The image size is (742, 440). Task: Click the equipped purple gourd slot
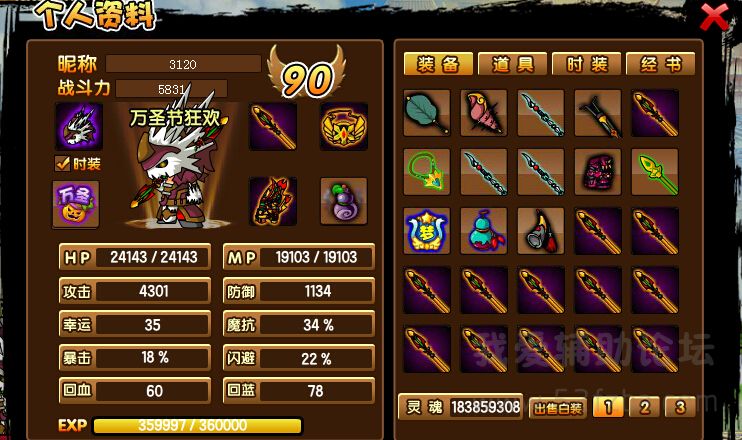(x=343, y=201)
